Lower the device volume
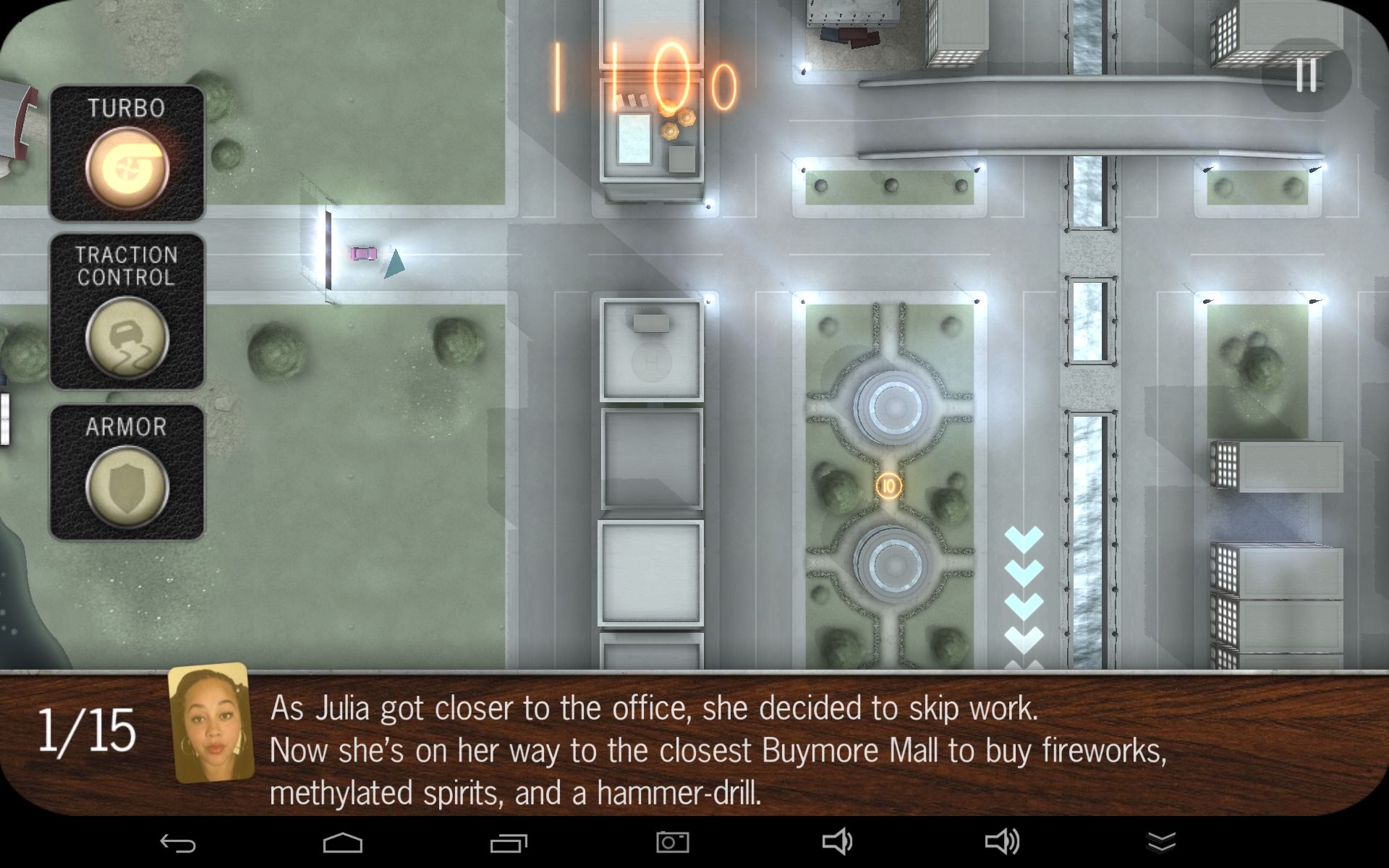 coord(837,842)
